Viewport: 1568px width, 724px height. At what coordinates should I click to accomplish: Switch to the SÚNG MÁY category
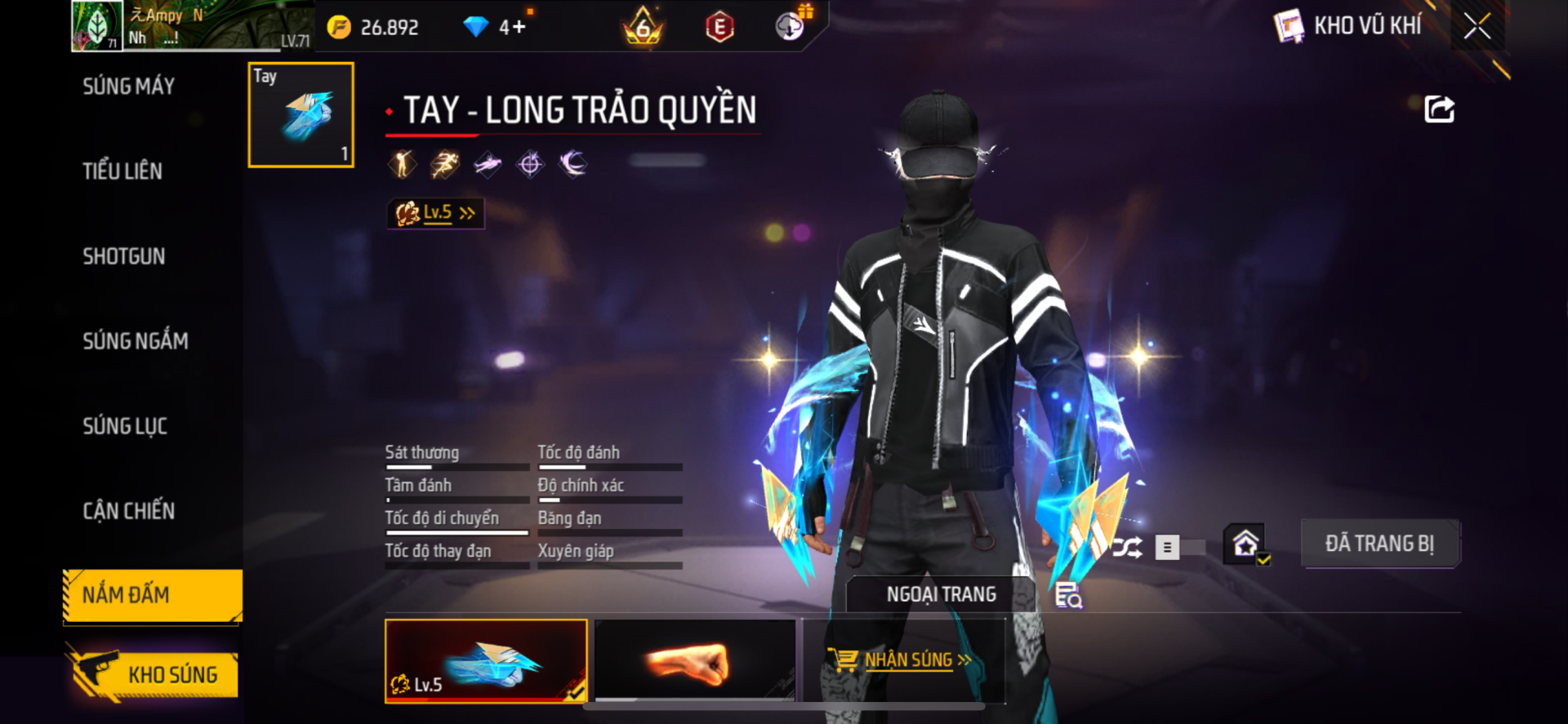128,87
